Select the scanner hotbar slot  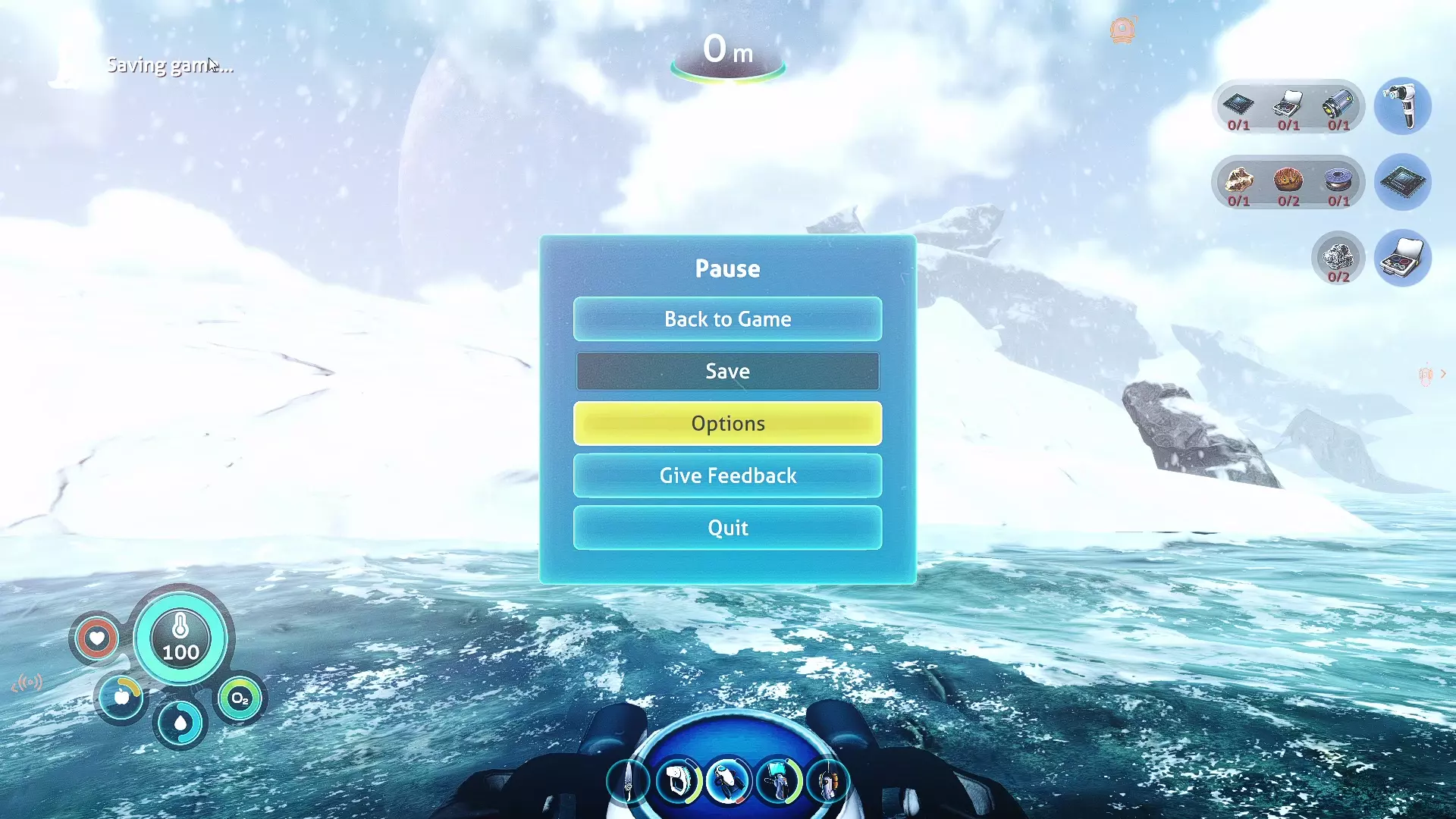[678, 781]
